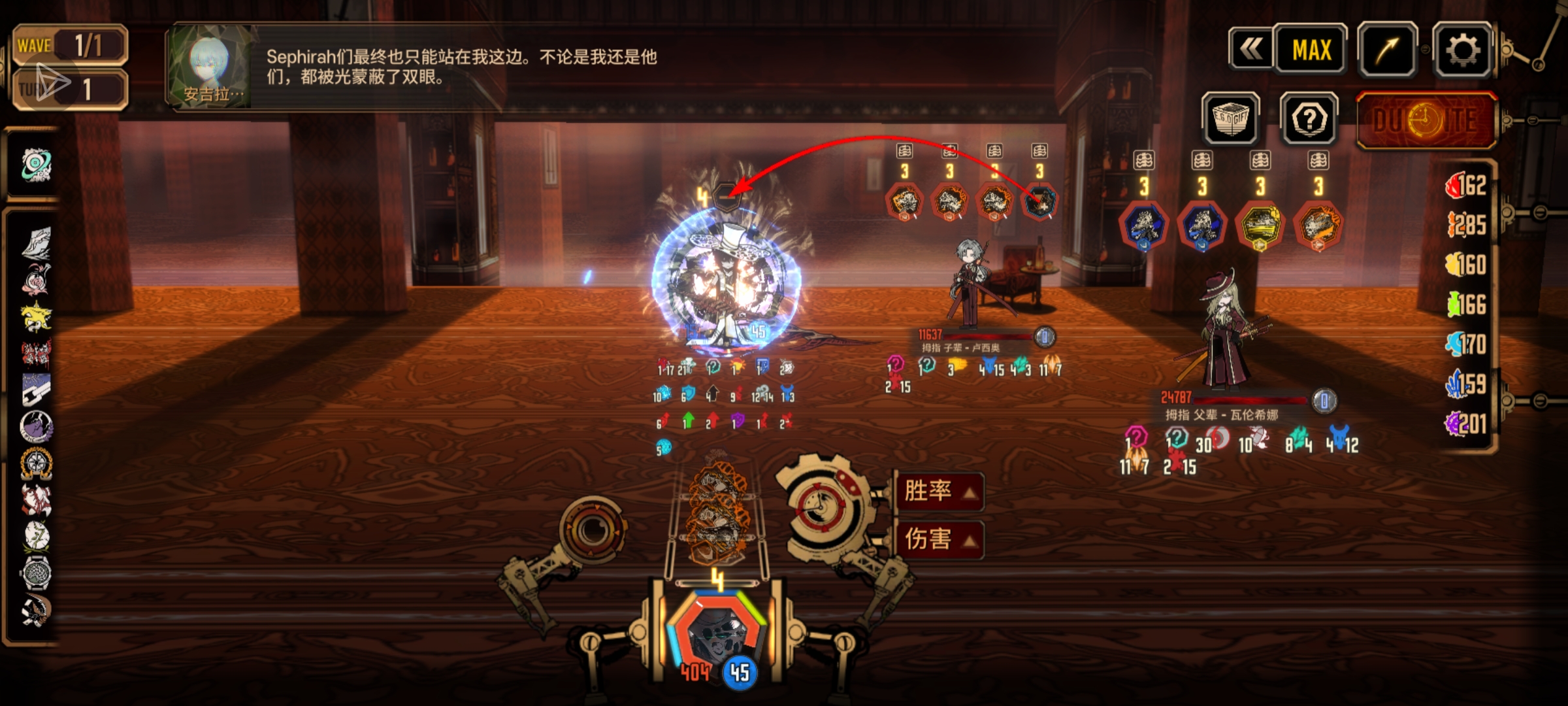Viewport: 1568px width, 706px height.
Task: Inspect the cracked egg with vine gift
Action: coord(36,536)
